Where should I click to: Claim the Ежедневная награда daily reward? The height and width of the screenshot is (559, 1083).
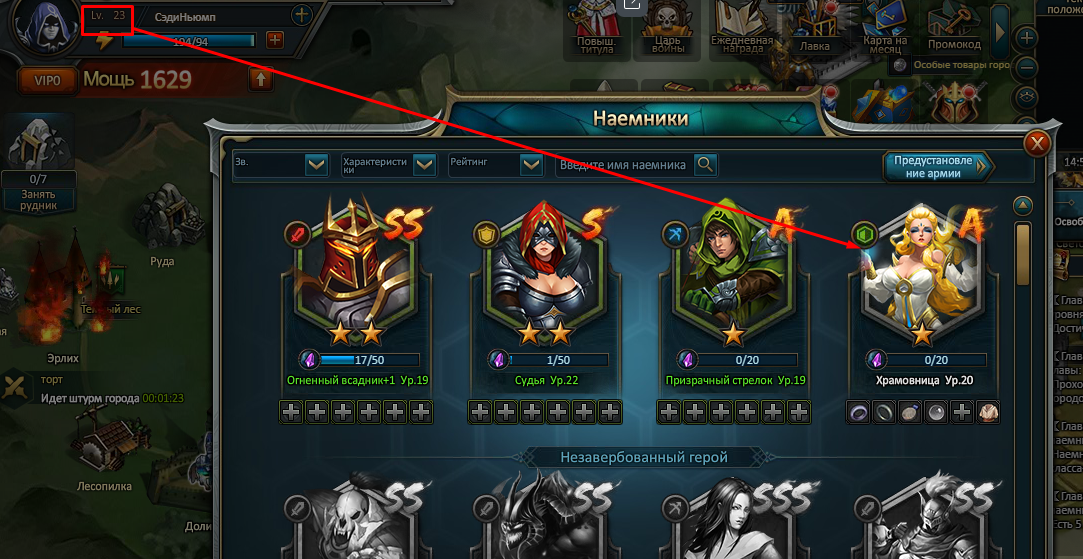click(x=741, y=27)
